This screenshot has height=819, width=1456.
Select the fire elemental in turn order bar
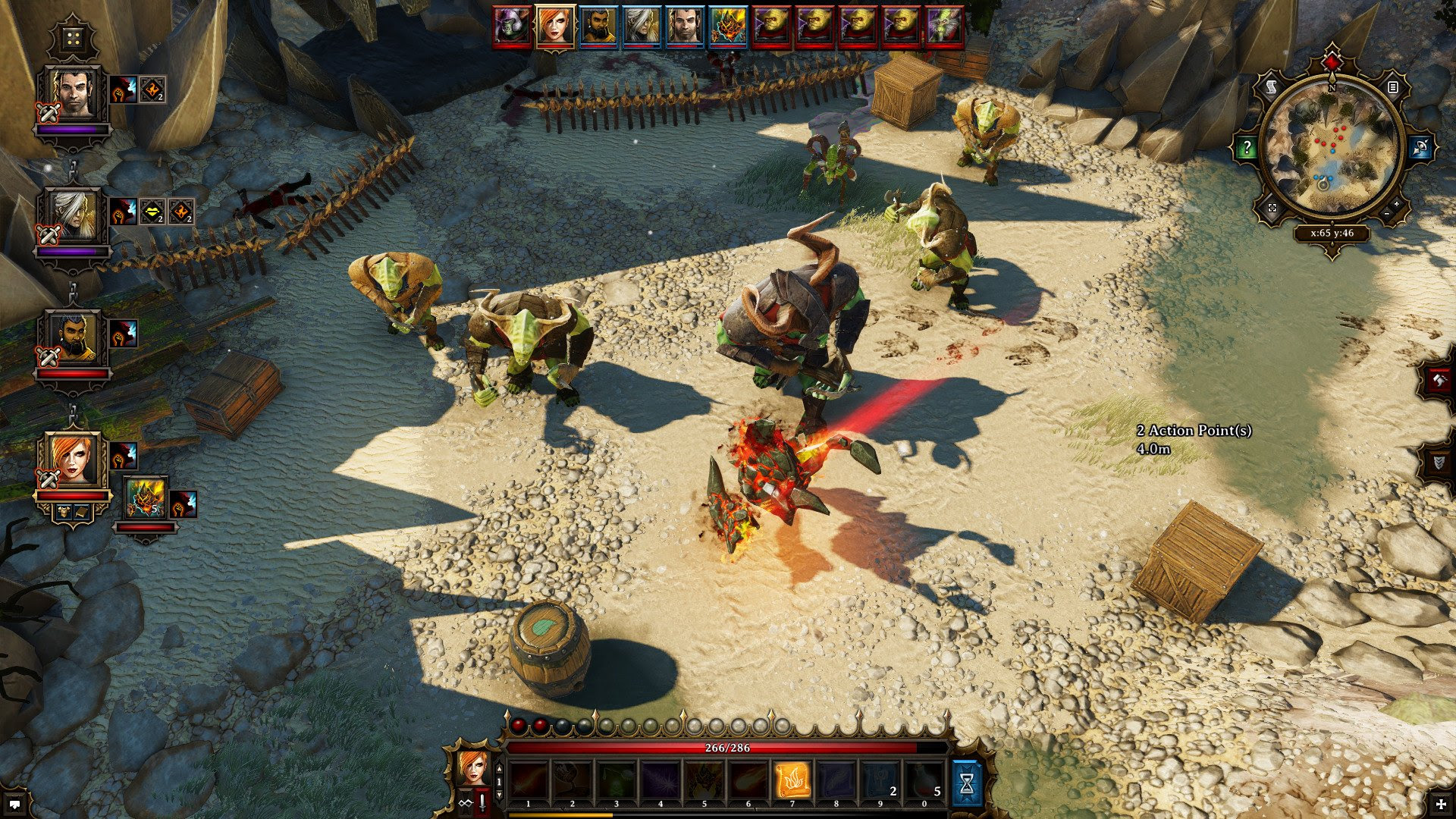point(729,27)
